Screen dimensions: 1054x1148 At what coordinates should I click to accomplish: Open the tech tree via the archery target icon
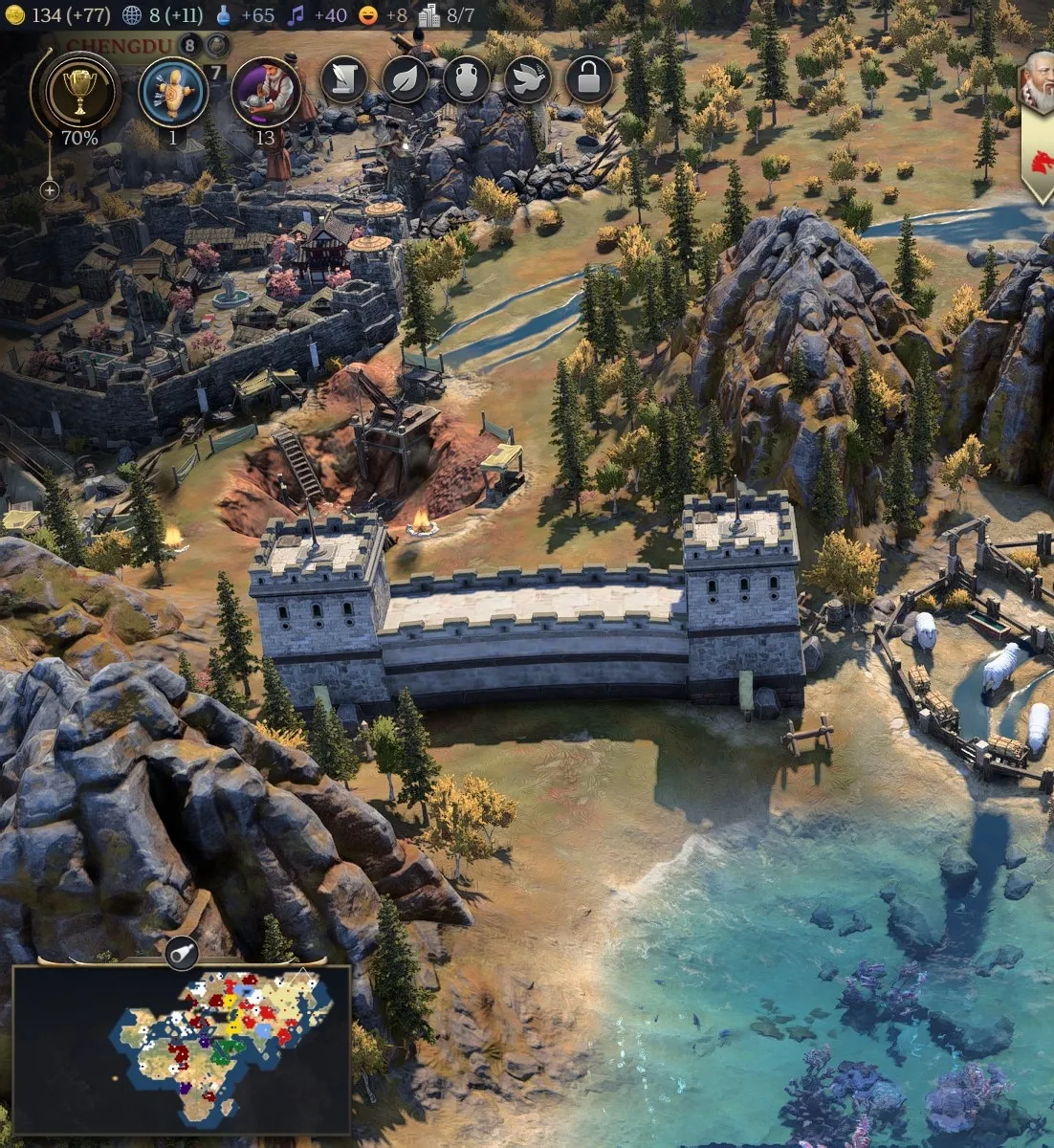pos(173,94)
